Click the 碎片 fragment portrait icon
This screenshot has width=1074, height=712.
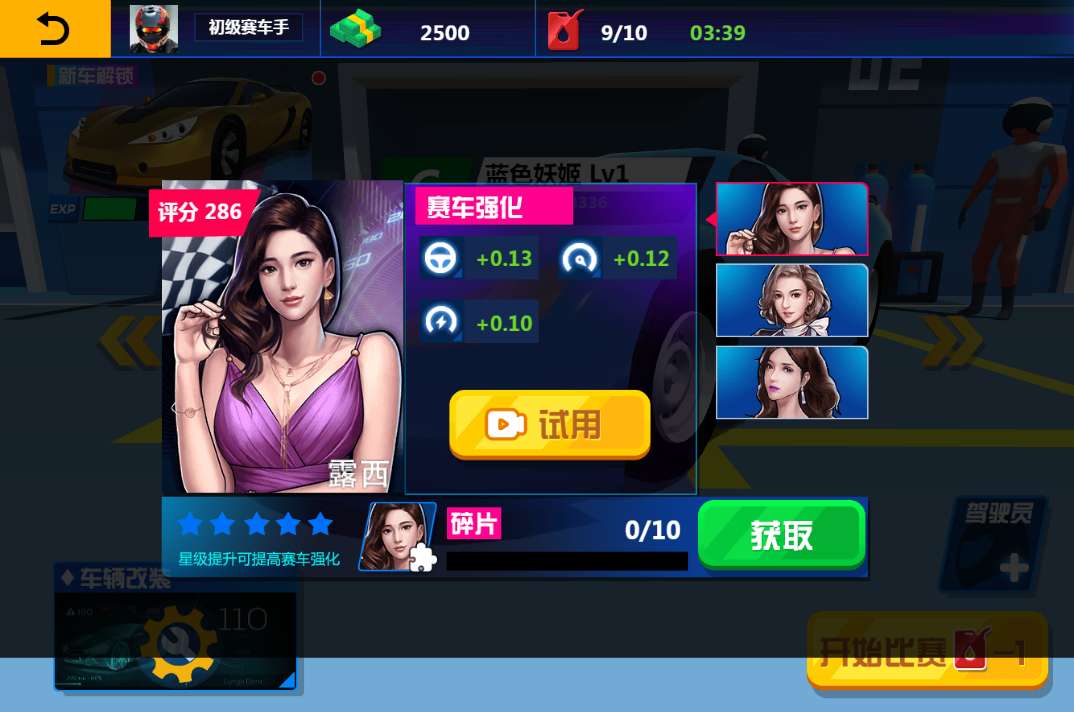coord(398,537)
